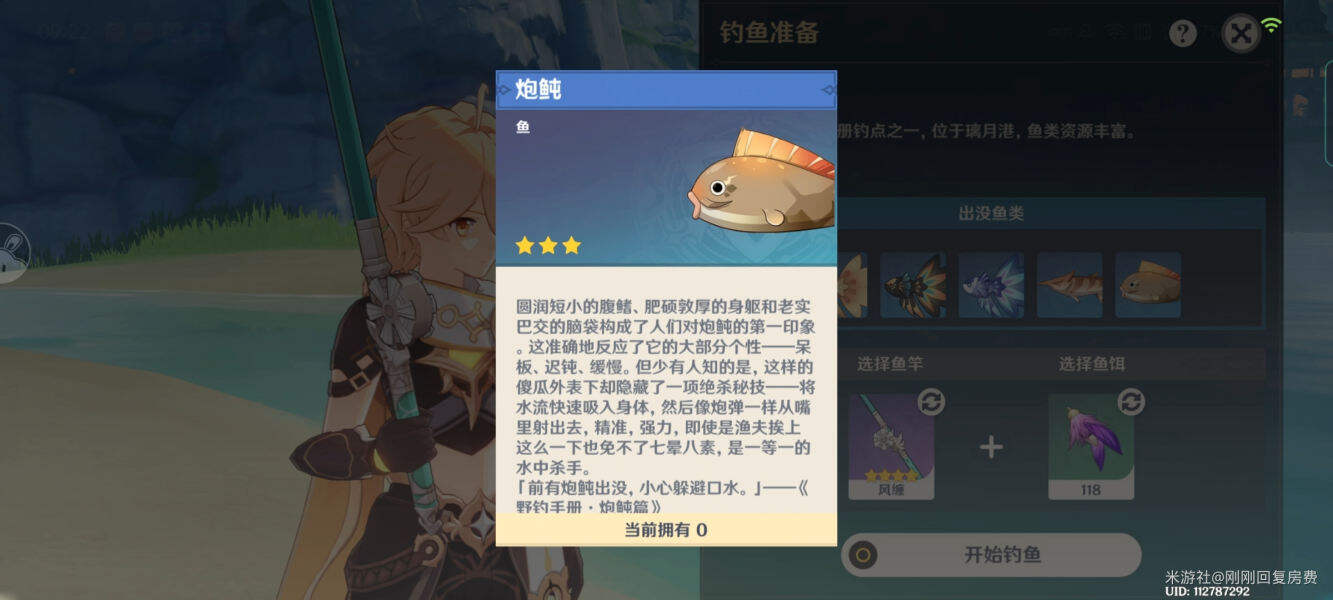Select the 风缠 fishing rod slot
The image size is (1333, 600).
click(x=891, y=445)
